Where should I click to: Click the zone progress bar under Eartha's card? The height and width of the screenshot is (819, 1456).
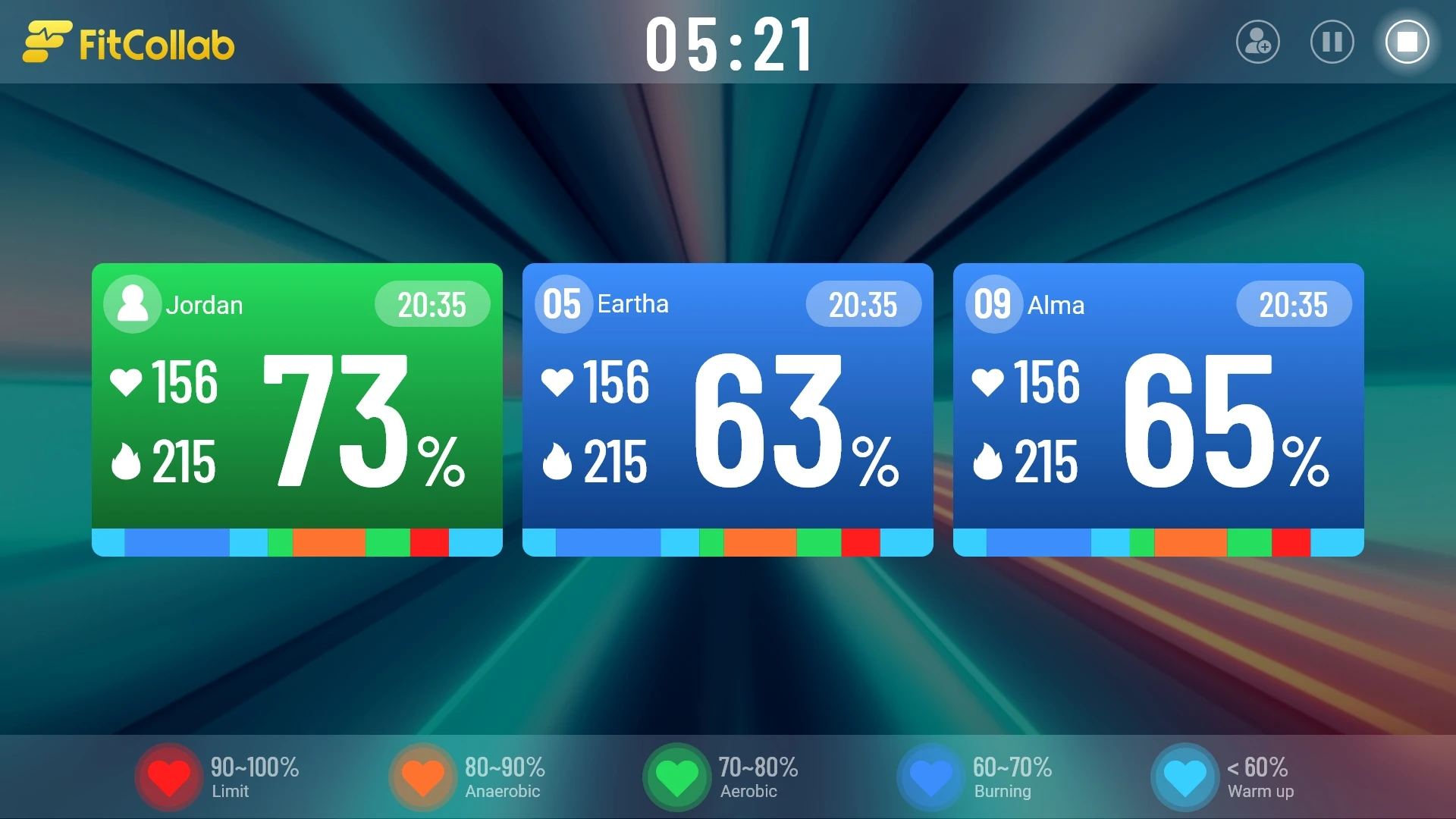(x=727, y=541)
